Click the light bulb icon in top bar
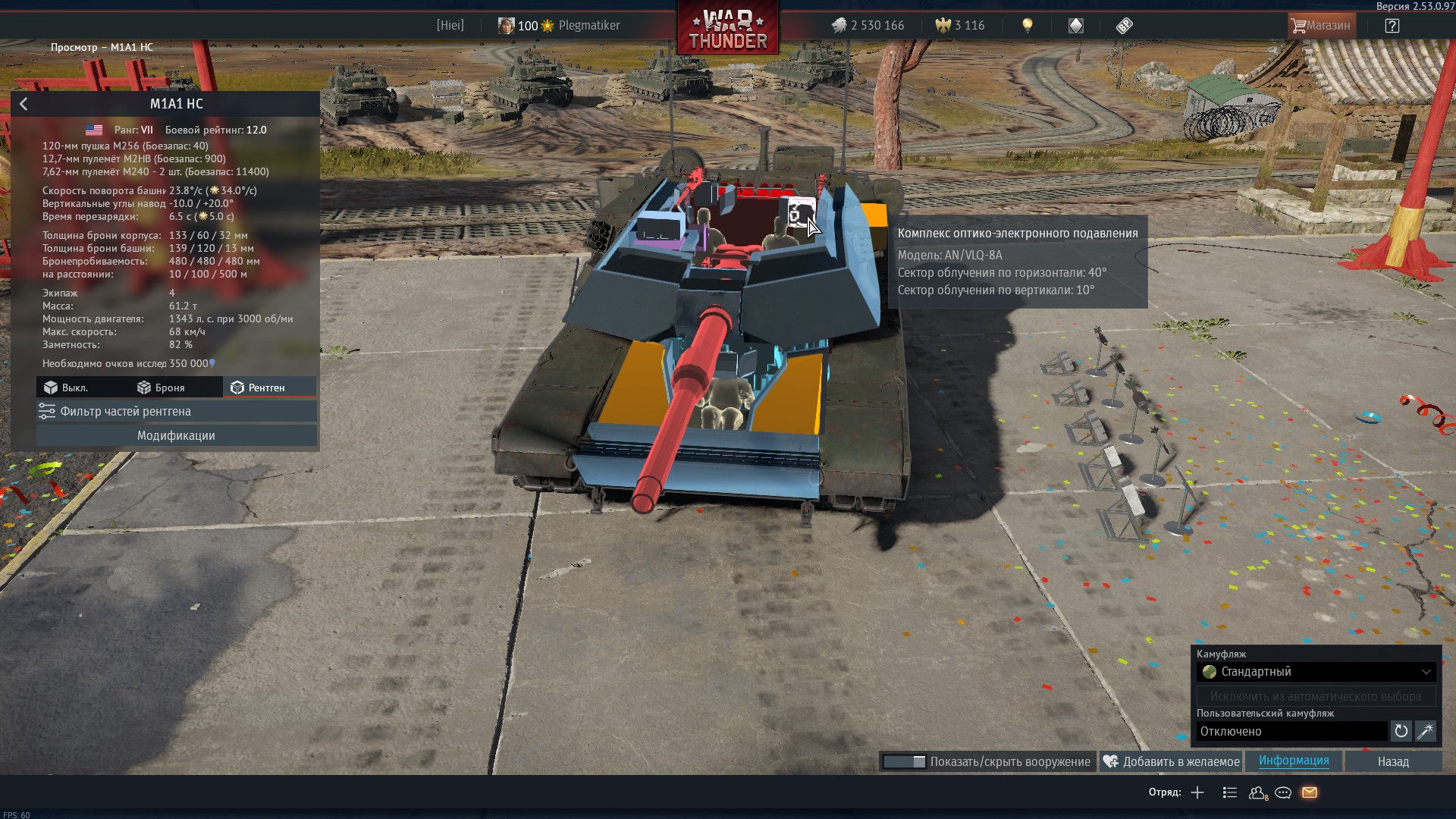Viewport: 1456px width, 819px height. coord(1028,26)
